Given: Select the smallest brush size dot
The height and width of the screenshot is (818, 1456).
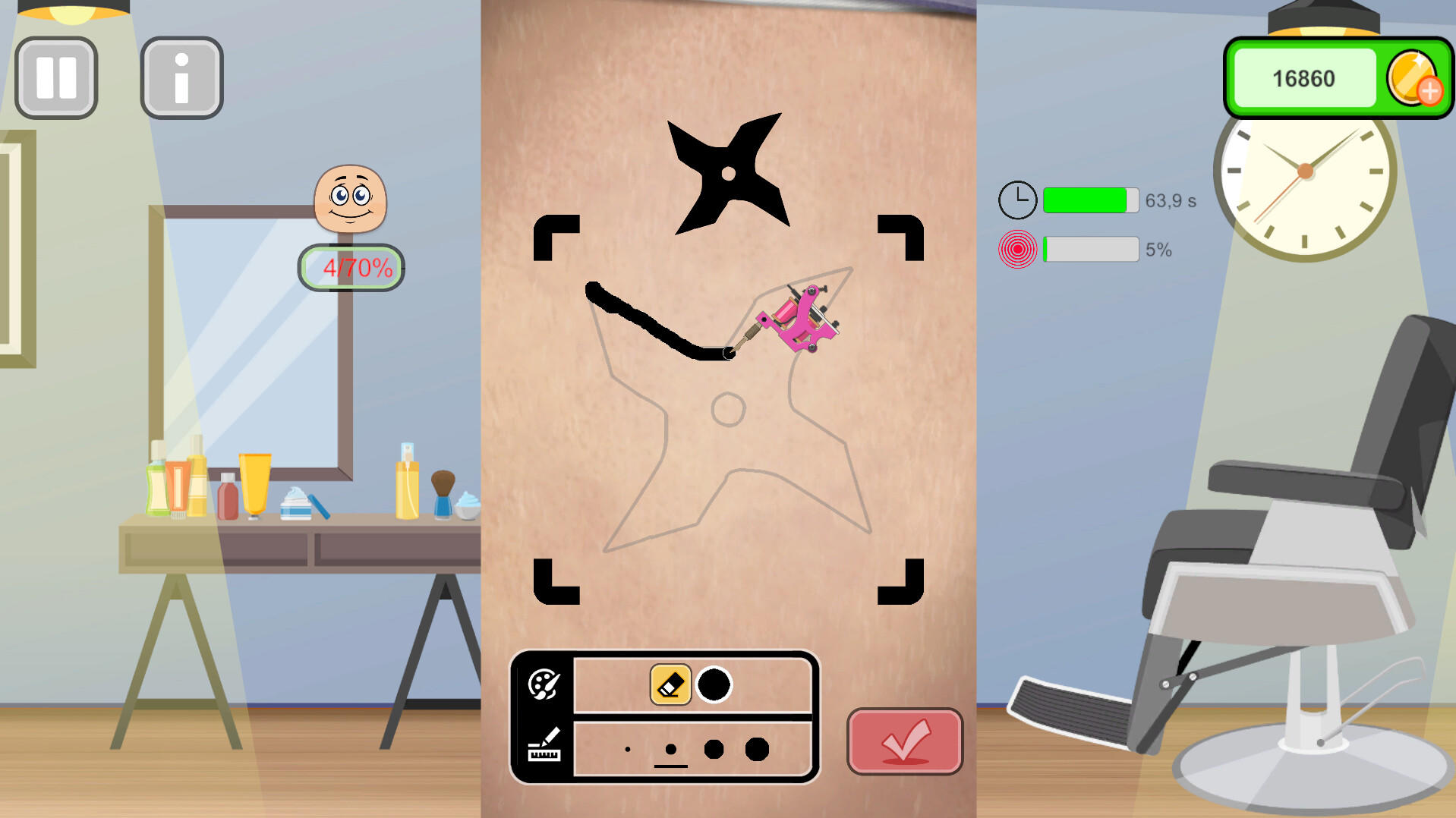Looking at the screenshot, I should pyautogui.click(x=627, y=748).
